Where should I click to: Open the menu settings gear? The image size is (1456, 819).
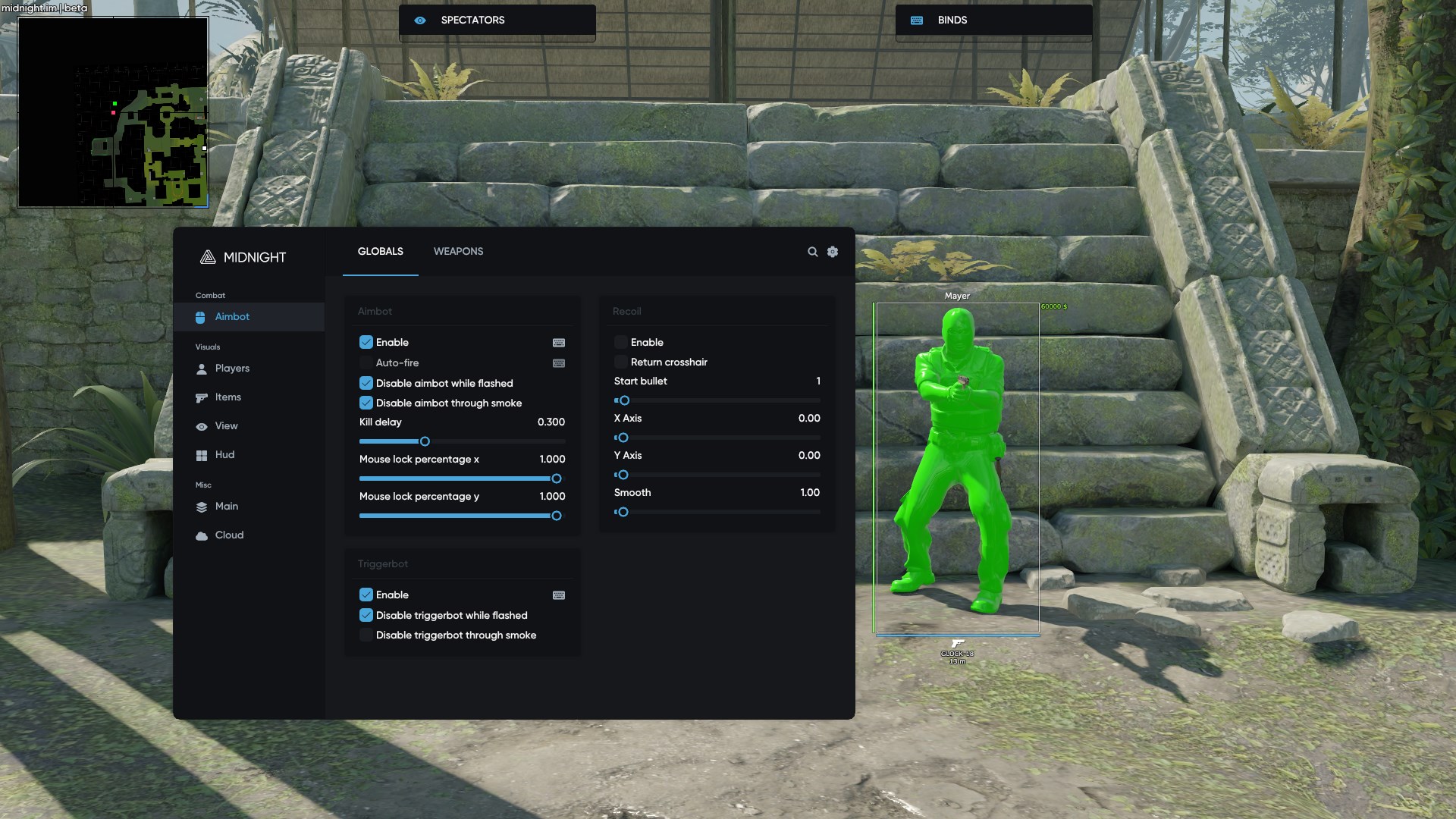[832, 251]
